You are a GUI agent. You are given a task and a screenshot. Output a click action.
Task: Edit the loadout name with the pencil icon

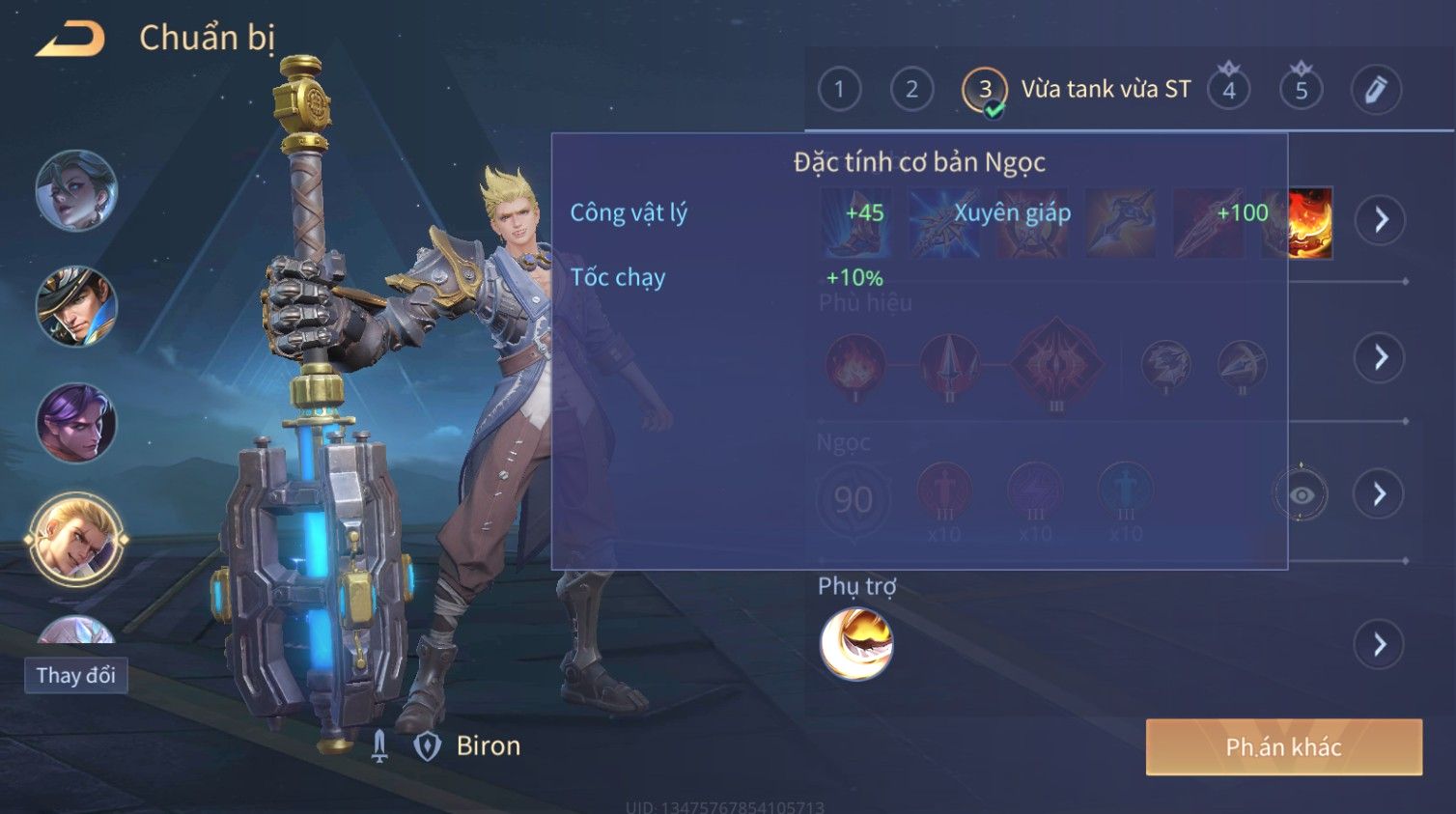pos(1375,90)
